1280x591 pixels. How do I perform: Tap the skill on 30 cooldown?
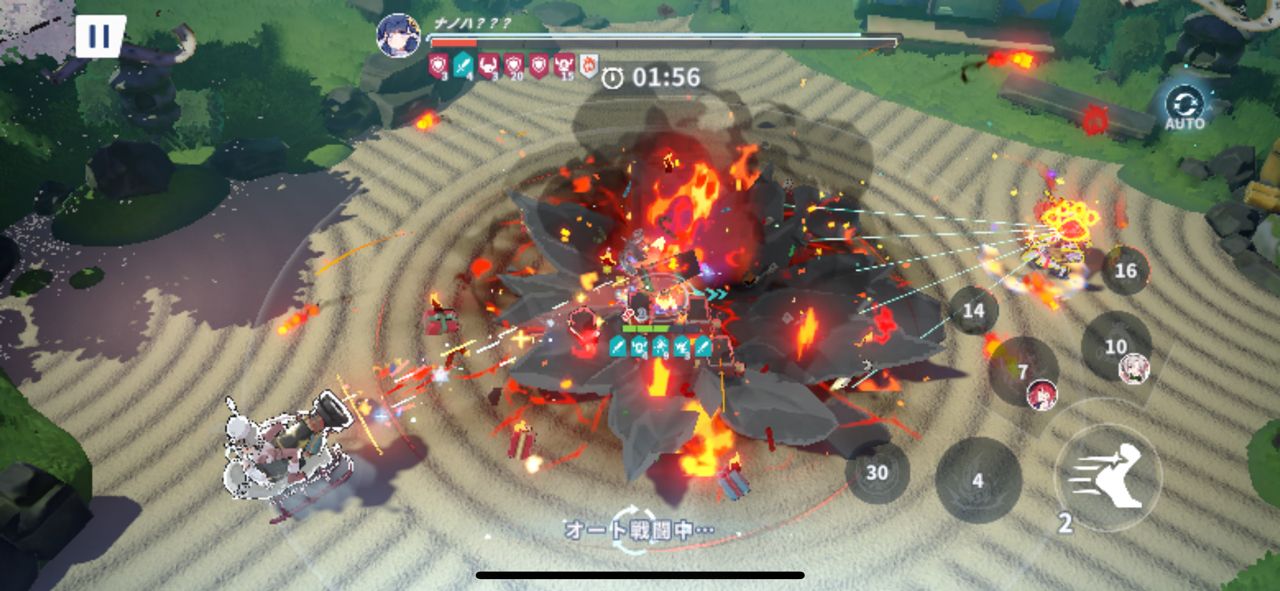(877, 472)
